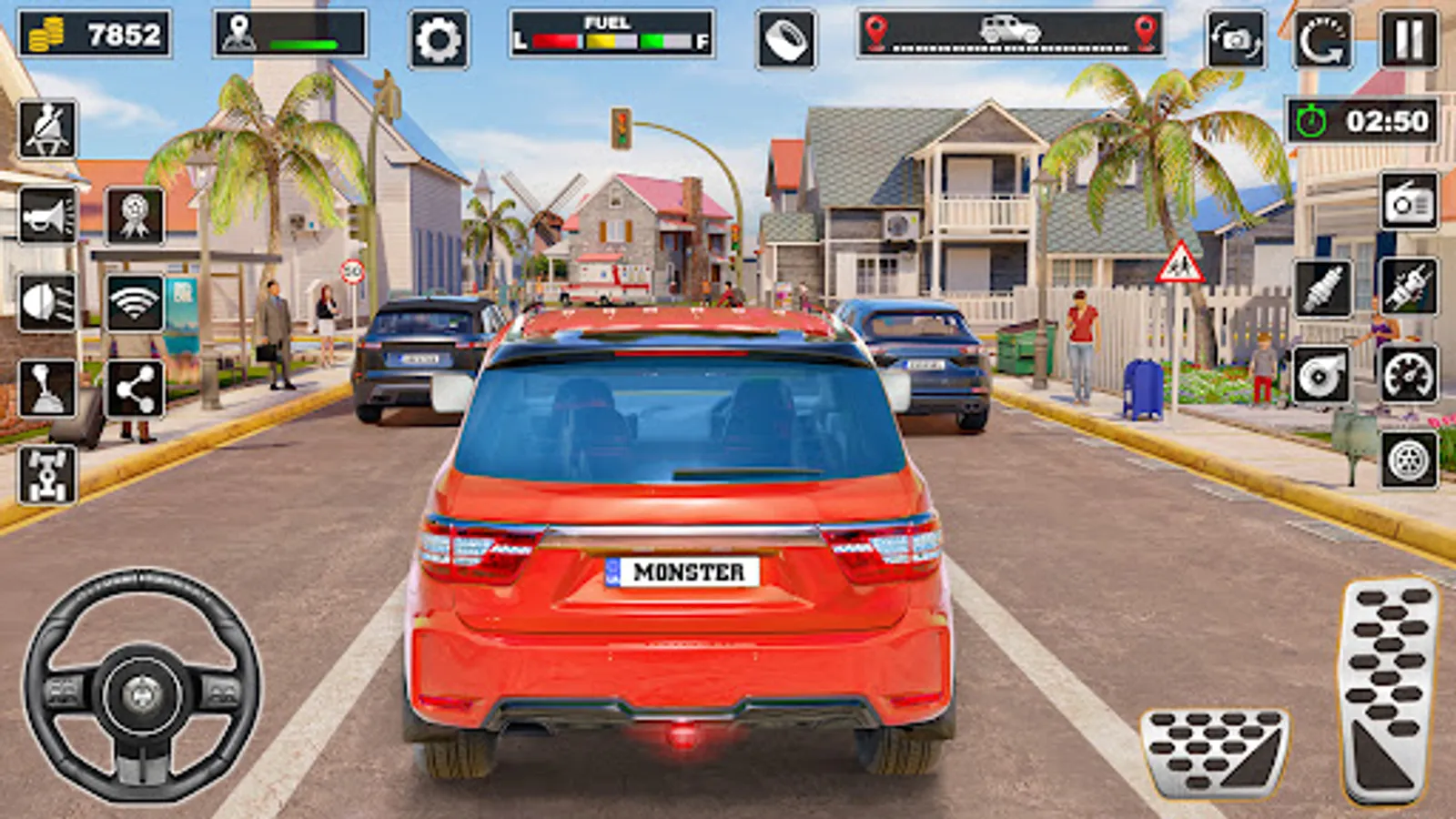Click the gear shifter icon
The width and height of the screenshot is (1456, 819).
pyautogui.click(x=47, y=389)
